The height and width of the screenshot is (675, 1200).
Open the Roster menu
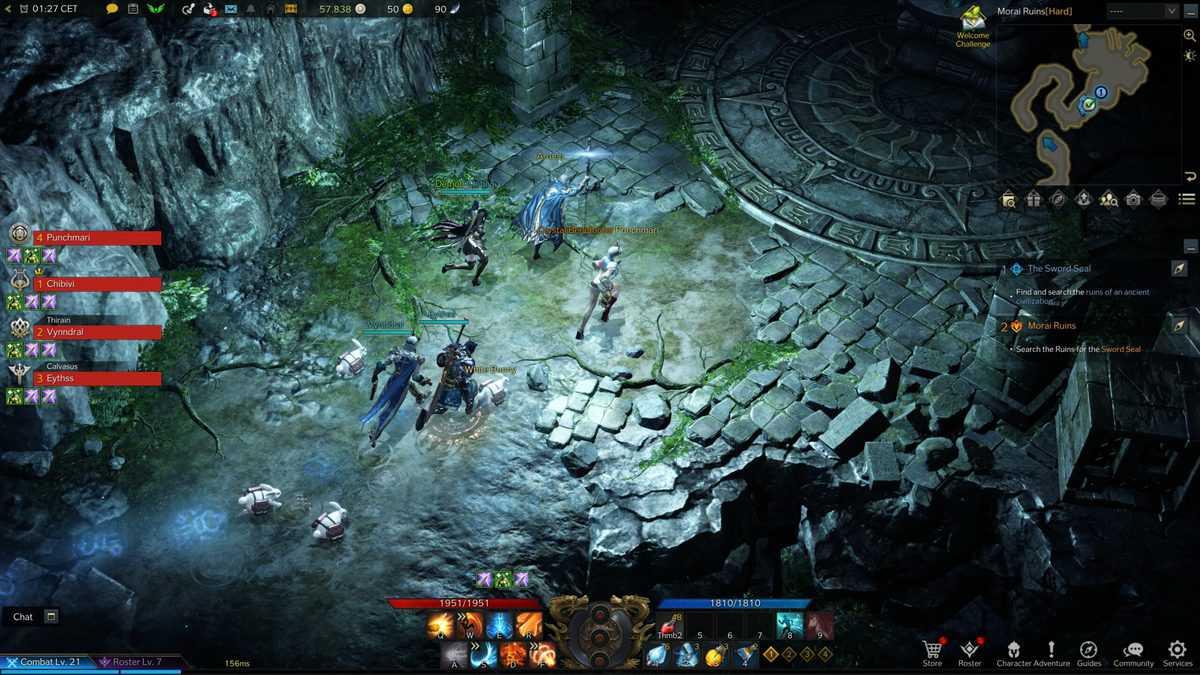coord(969,652)
